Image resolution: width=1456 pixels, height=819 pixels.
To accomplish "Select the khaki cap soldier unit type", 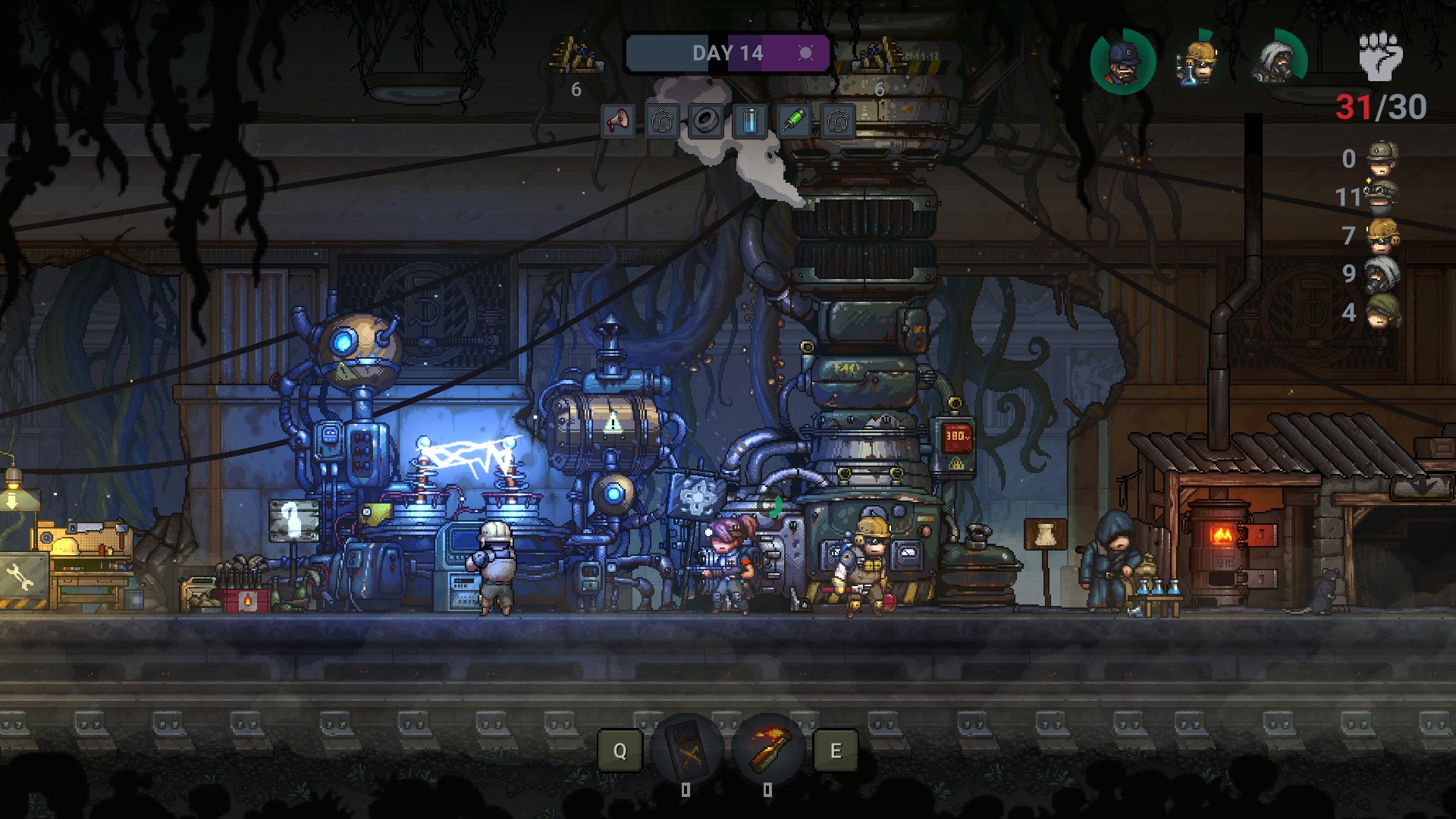I will click(1381, 158).
